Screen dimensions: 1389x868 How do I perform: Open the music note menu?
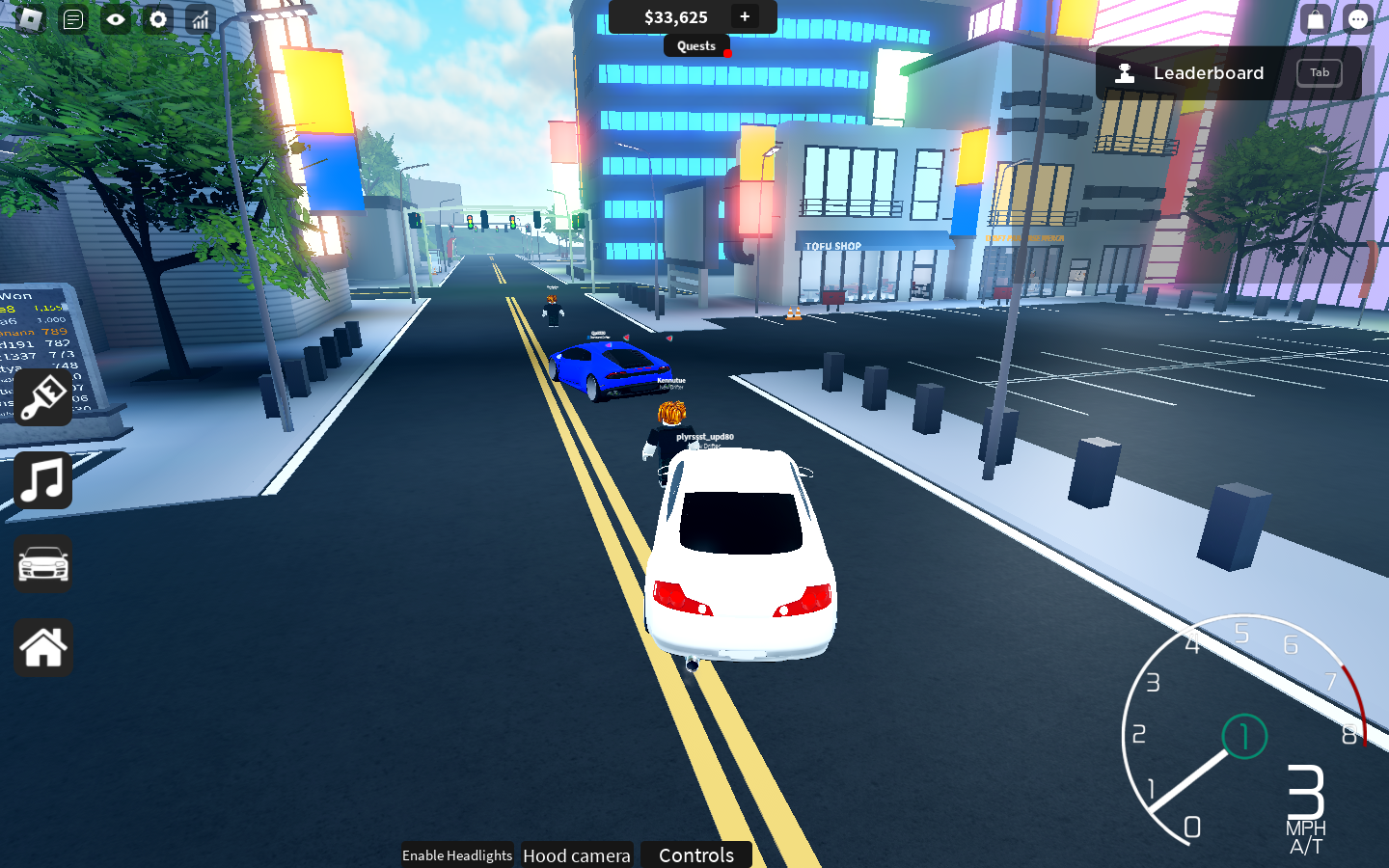pyautogui.click(x=42, y=480)
